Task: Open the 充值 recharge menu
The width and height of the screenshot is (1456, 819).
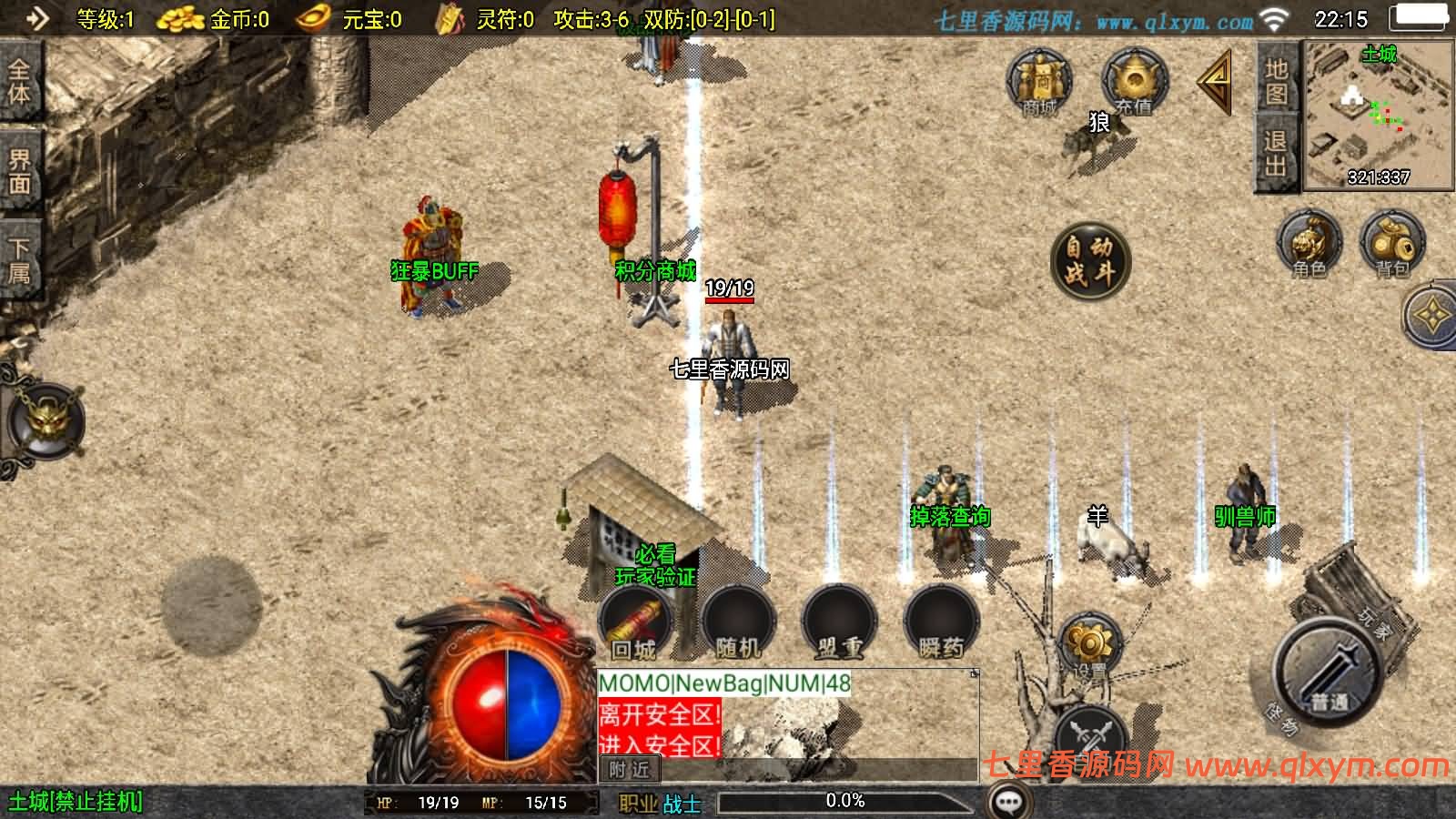Action: 1134,82
